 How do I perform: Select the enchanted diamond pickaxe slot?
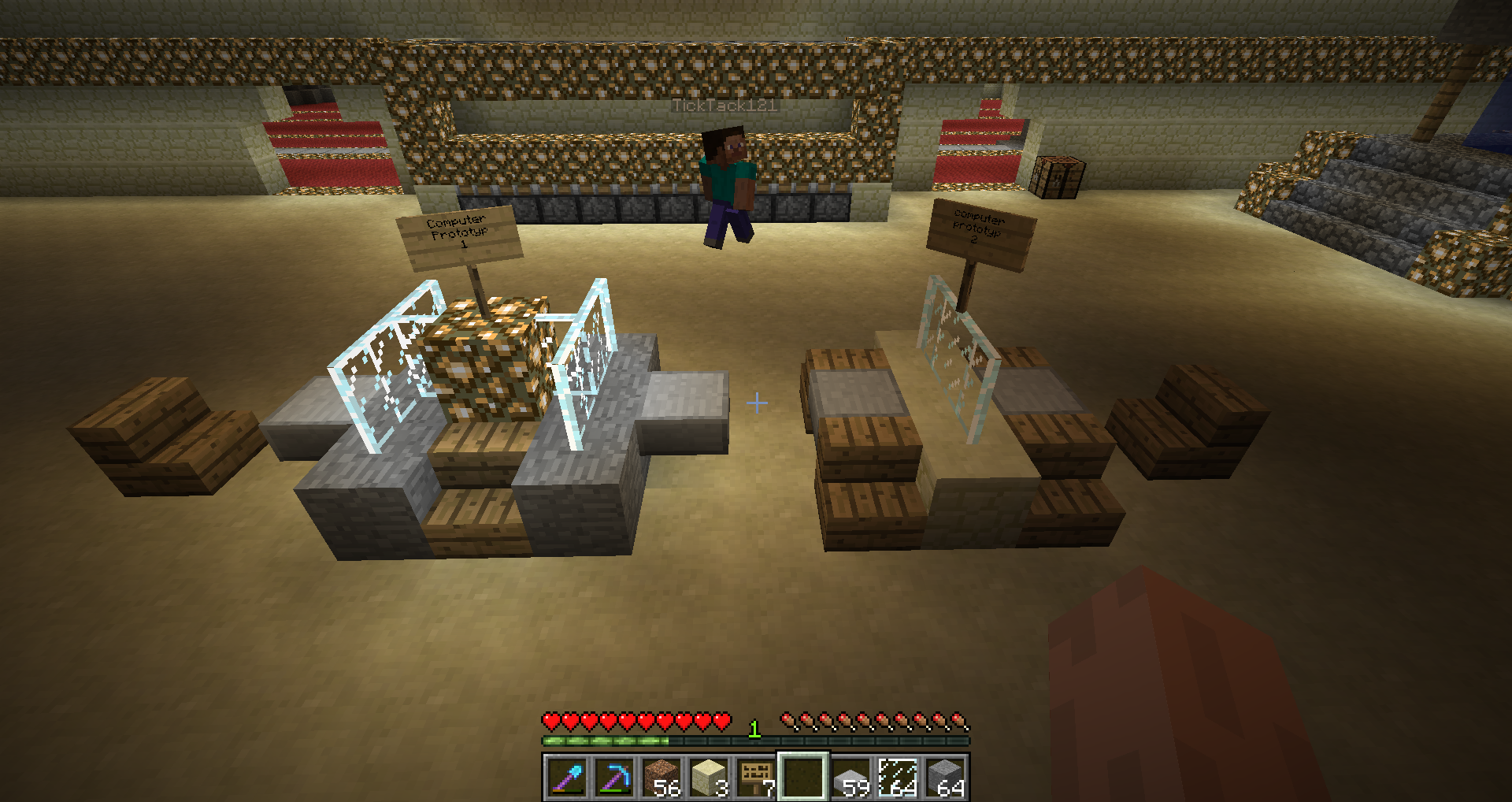pos(614,778)
